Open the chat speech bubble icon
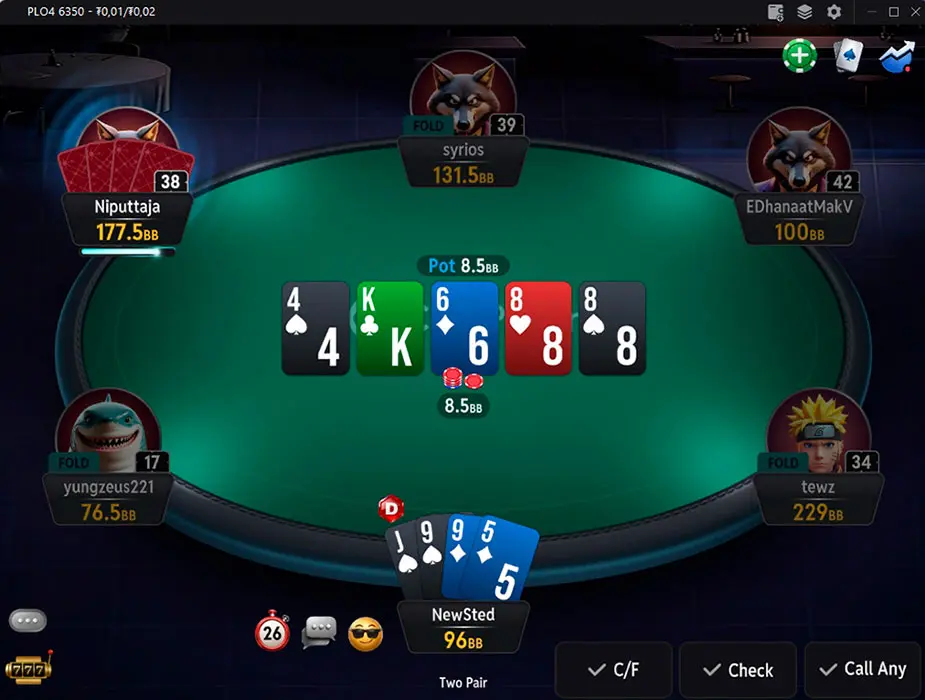Viewport: 925px width, 700px height. point(319,632)
